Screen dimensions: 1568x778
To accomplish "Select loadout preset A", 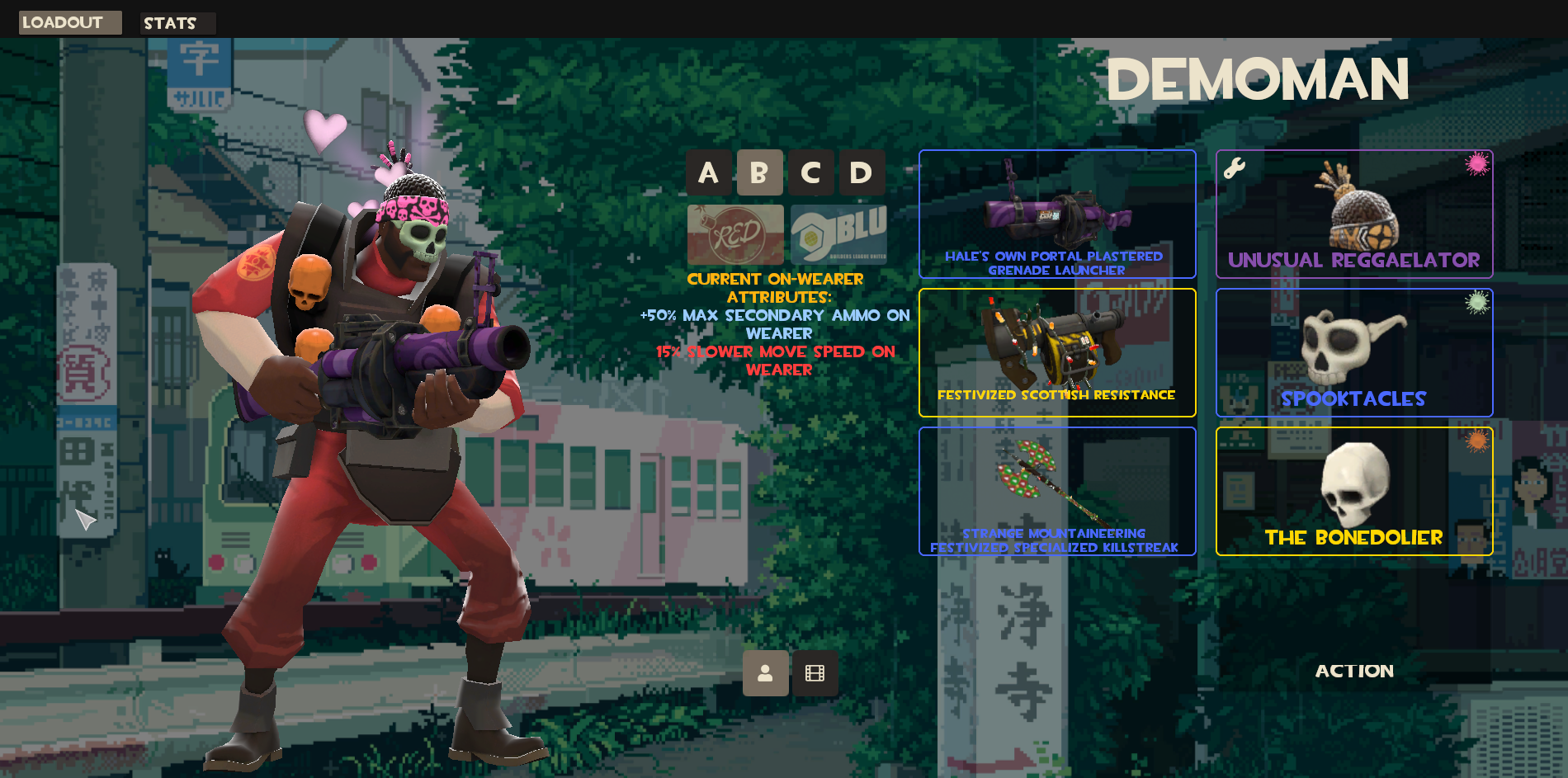I will 708,172.
